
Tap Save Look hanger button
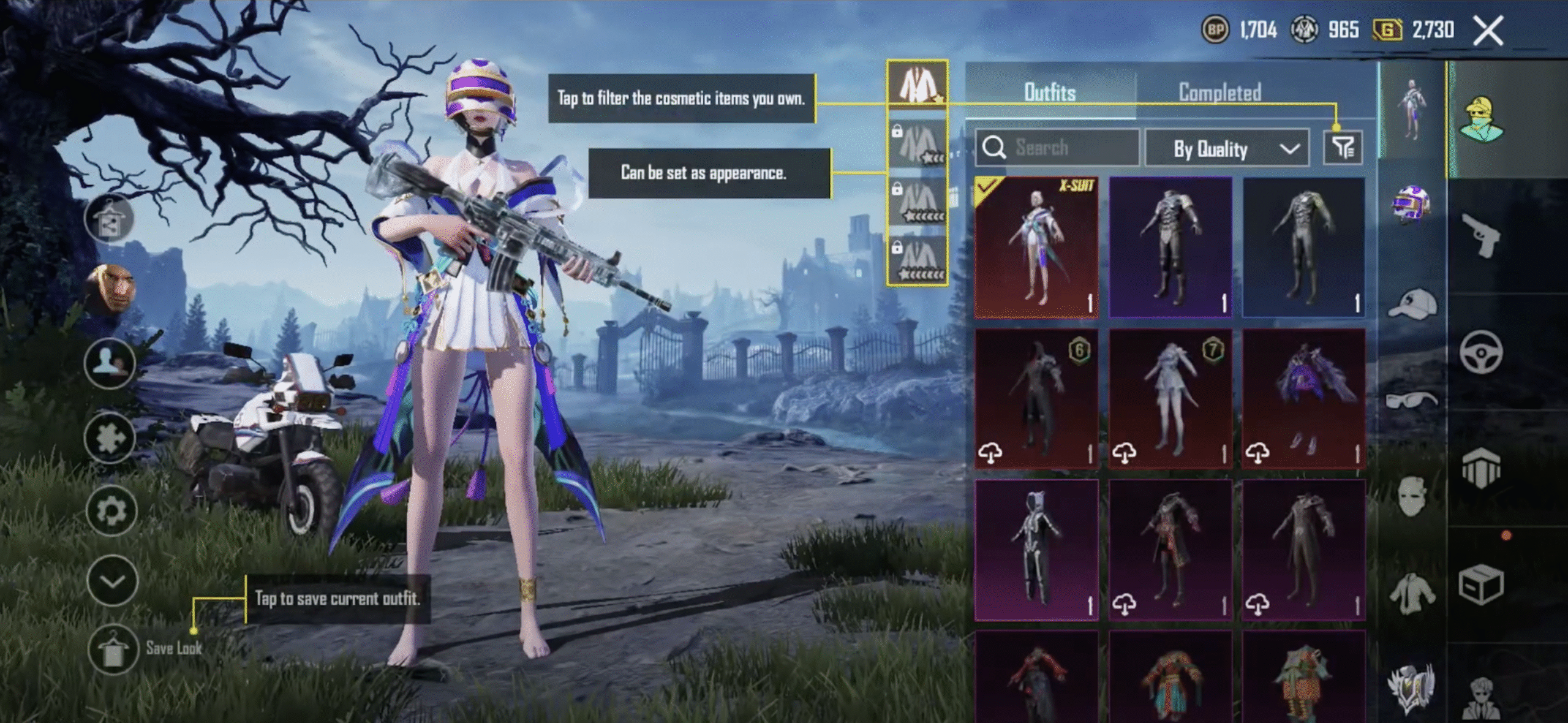113,649
